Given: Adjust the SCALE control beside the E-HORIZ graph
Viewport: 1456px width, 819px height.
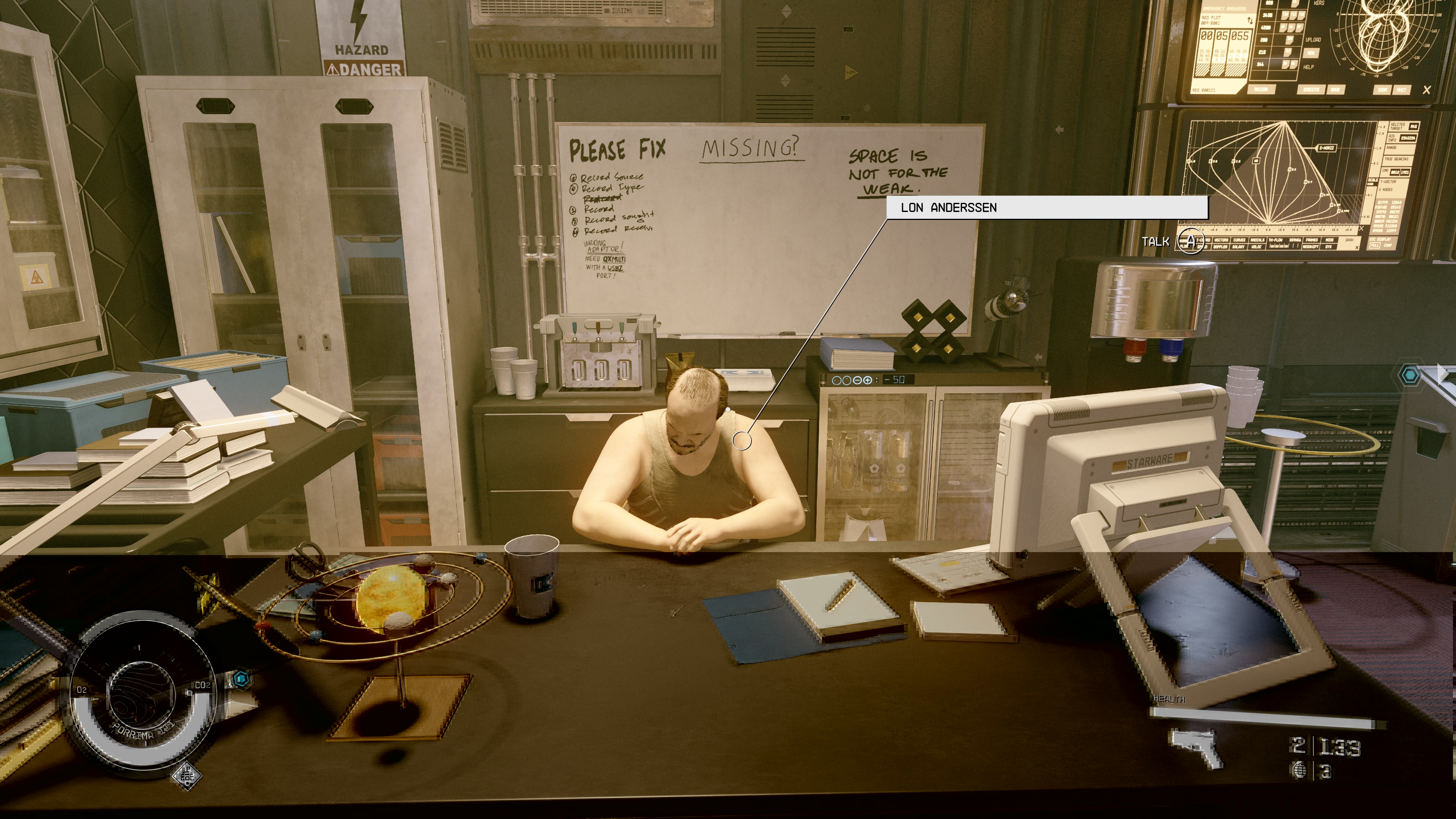Looking at the screenshot, I should click(1373, 180).
